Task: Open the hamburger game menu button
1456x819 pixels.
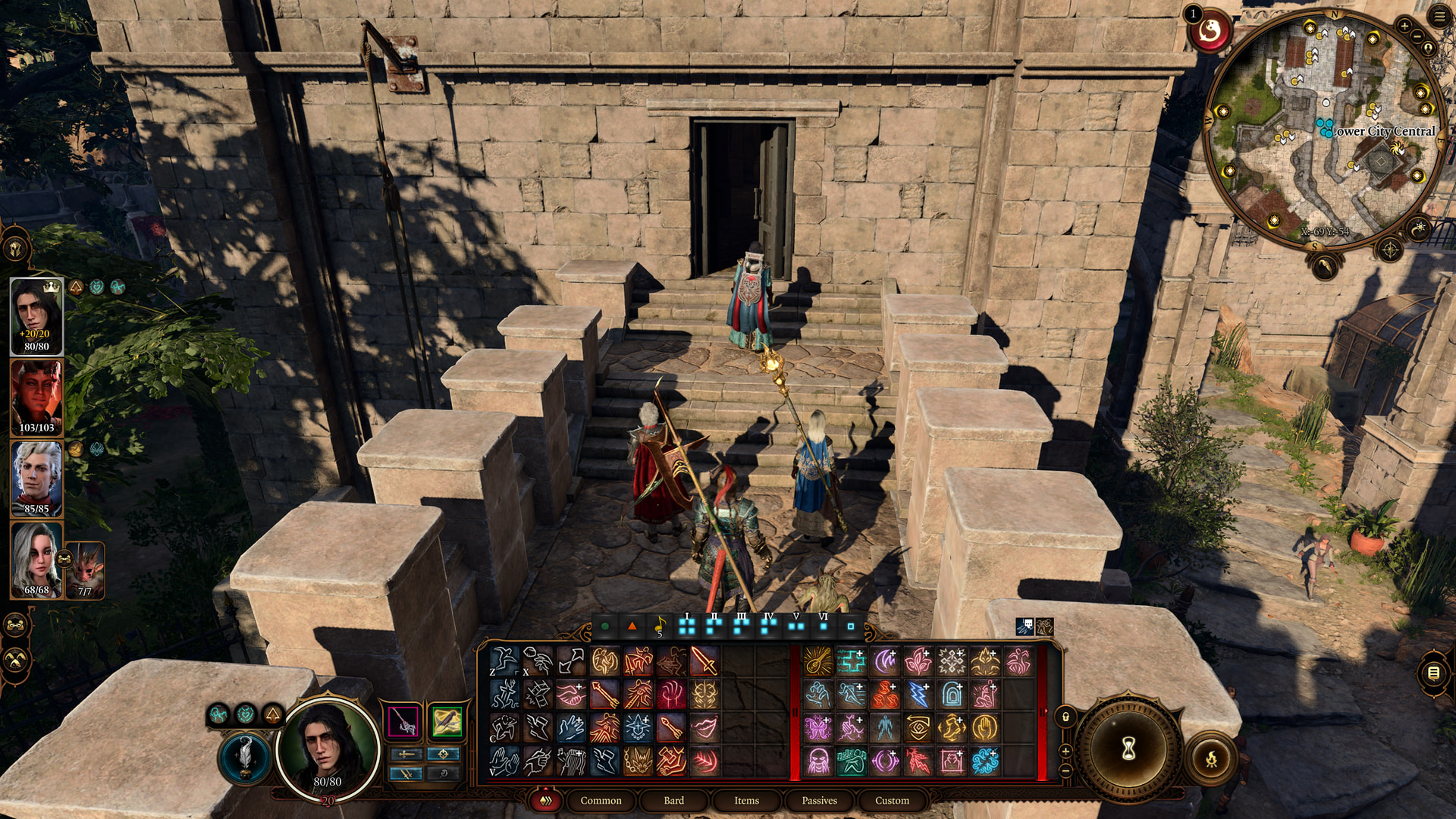Action: [x=1440, y=17]
